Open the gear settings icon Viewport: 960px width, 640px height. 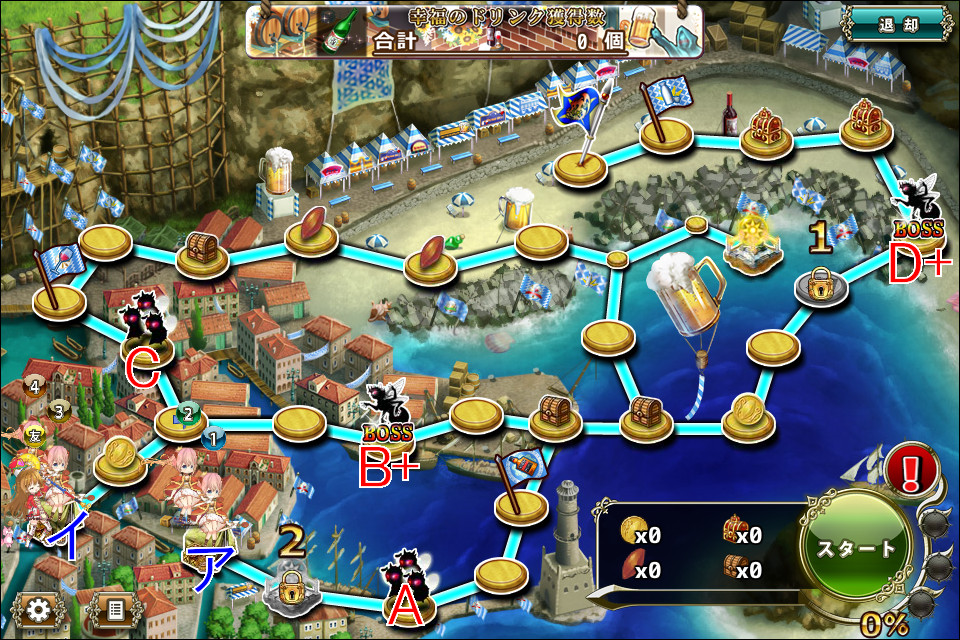point(41,608)
